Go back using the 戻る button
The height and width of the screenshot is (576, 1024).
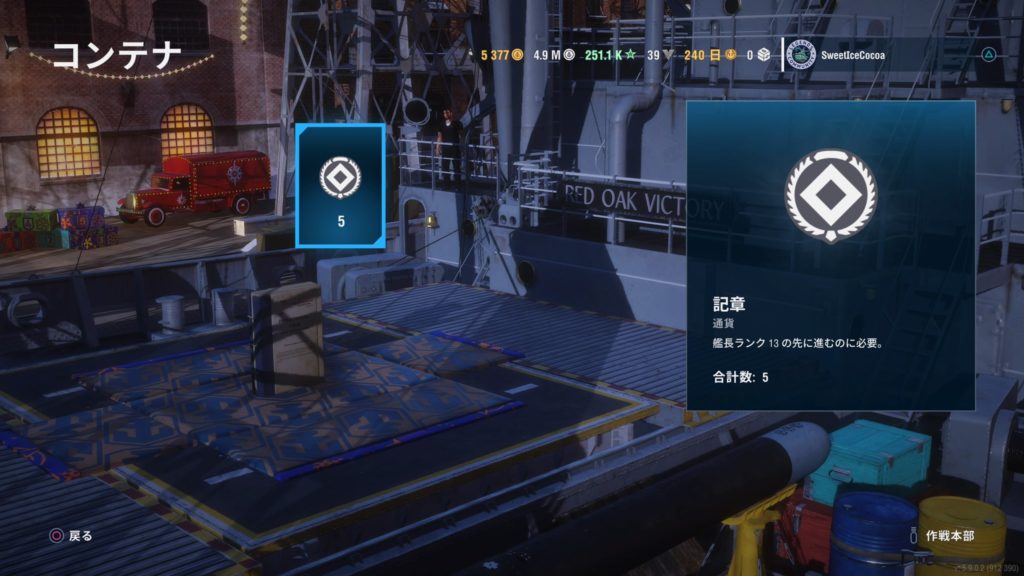72,536
